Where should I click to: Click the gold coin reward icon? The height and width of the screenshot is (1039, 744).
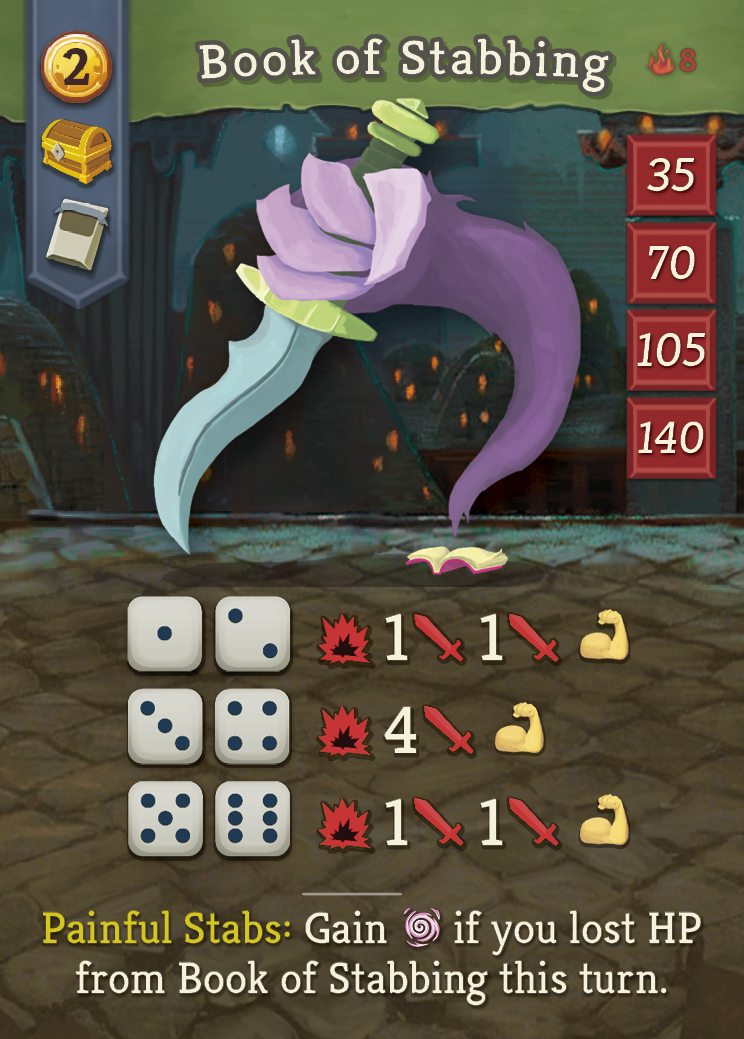pyautogui.click(x=76, y=68)
